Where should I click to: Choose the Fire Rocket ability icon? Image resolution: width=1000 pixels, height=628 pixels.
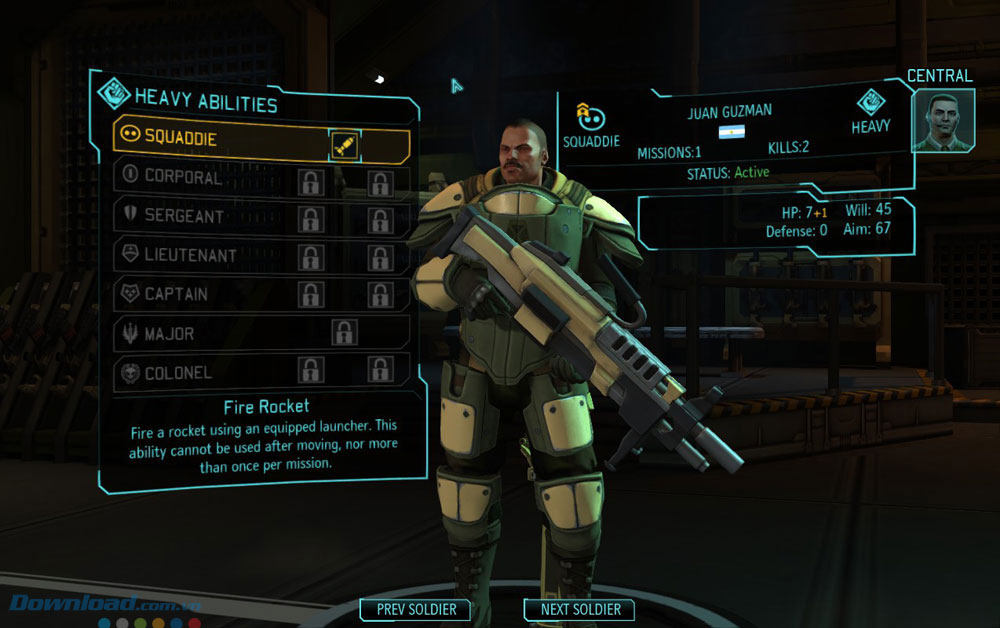click(345, 146)
